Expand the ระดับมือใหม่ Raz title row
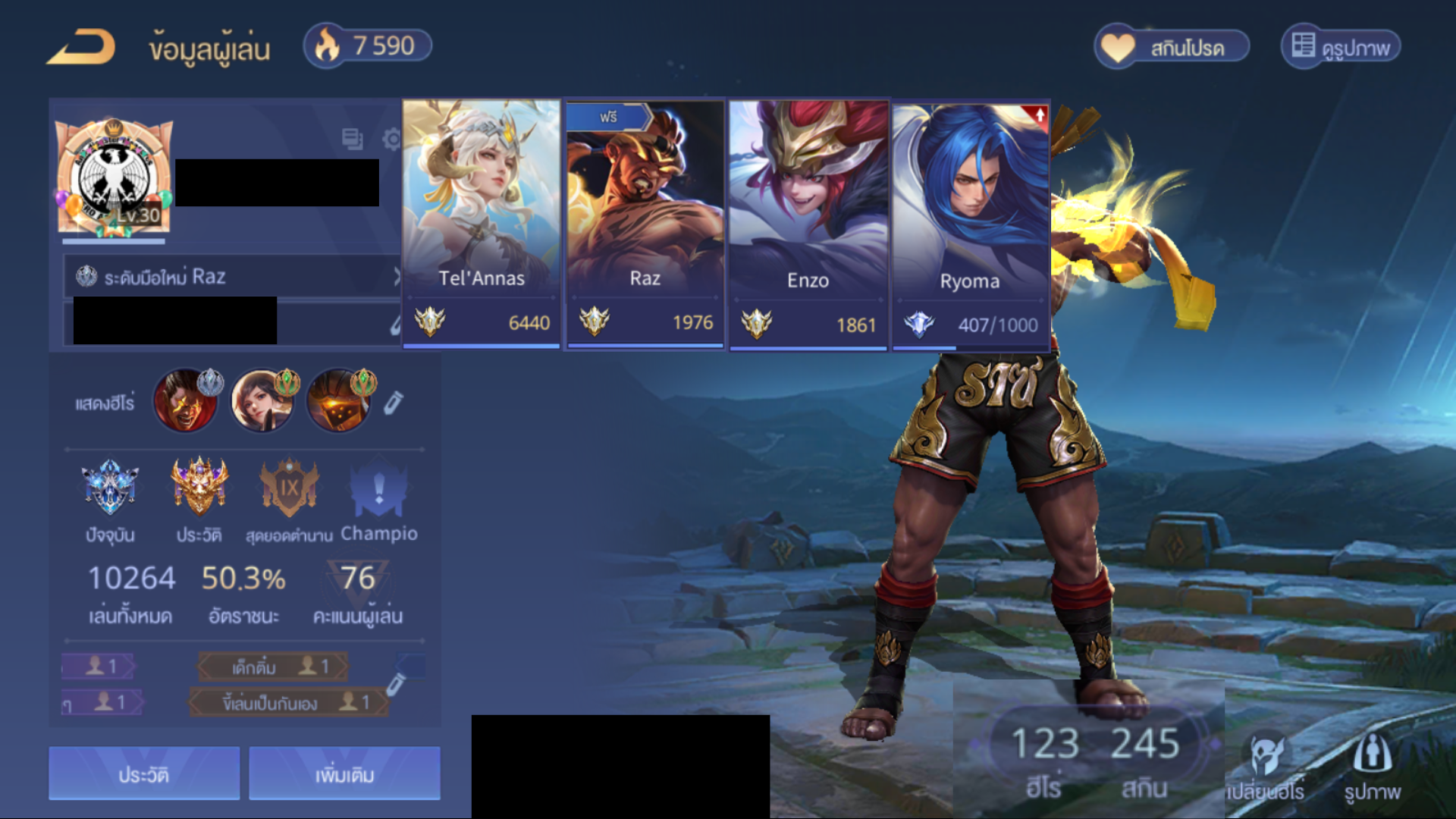The image size is (1456, 819). [x=234, y=277]
